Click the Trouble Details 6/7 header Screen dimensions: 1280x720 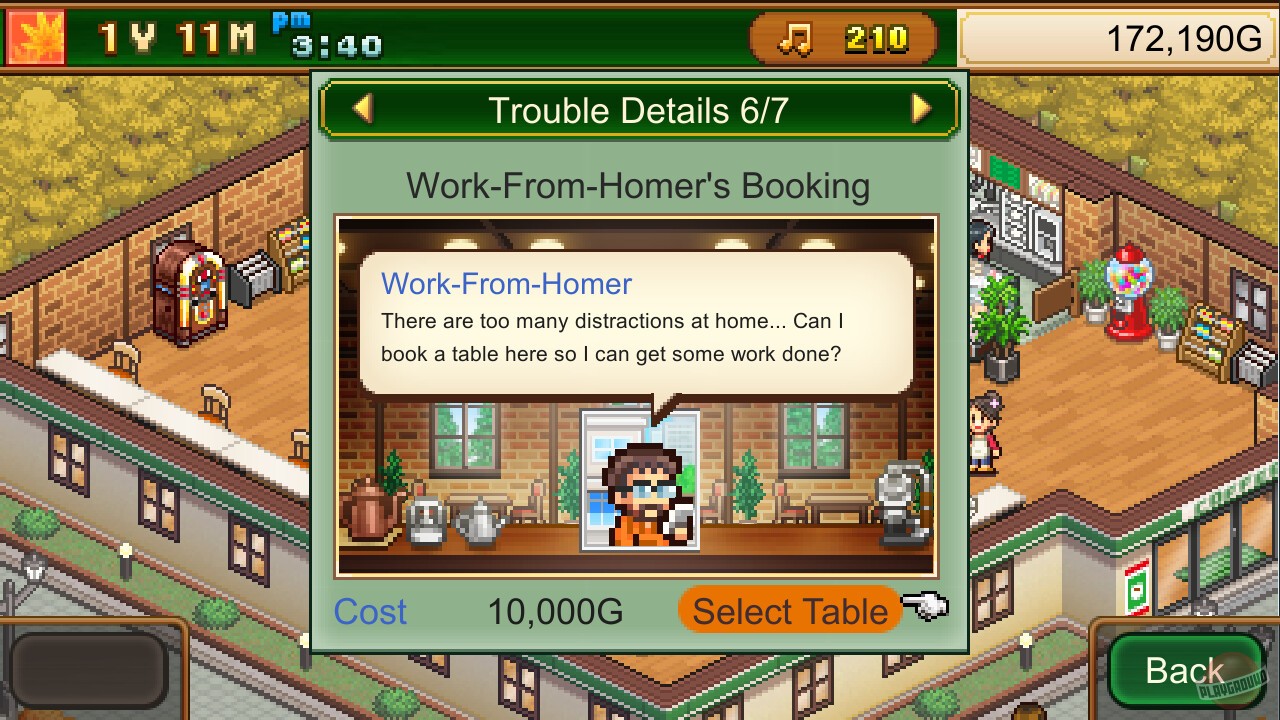coord(640,110)
